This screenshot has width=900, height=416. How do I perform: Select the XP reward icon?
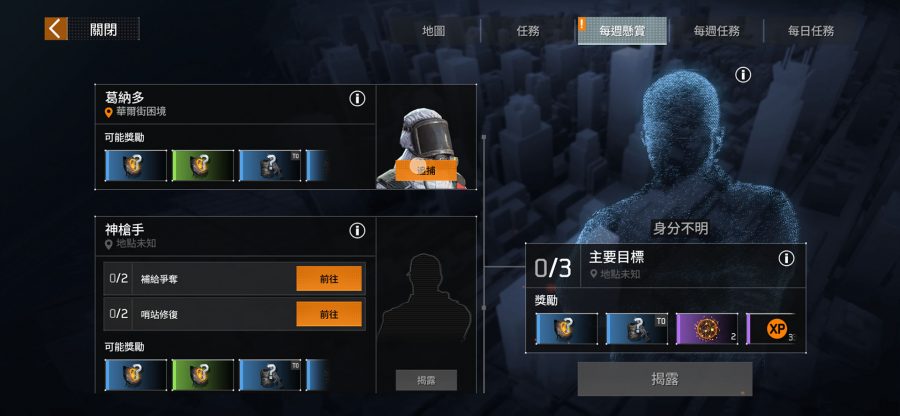point(776,329)
